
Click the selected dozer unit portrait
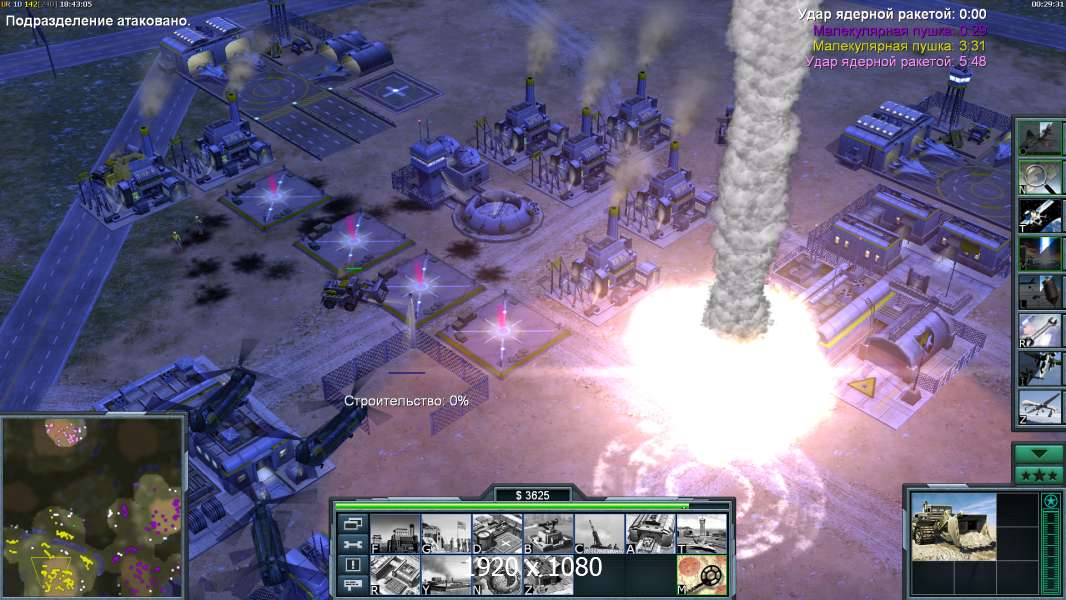tap(953, 525)
